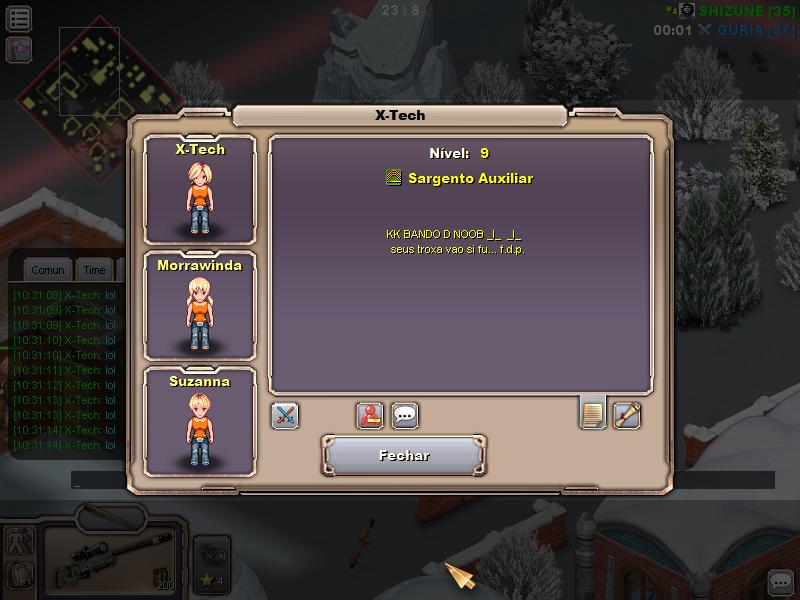800x600 pixels.
Task: Switch to the rolled scroll tab
Action: [x=627, y=414]
